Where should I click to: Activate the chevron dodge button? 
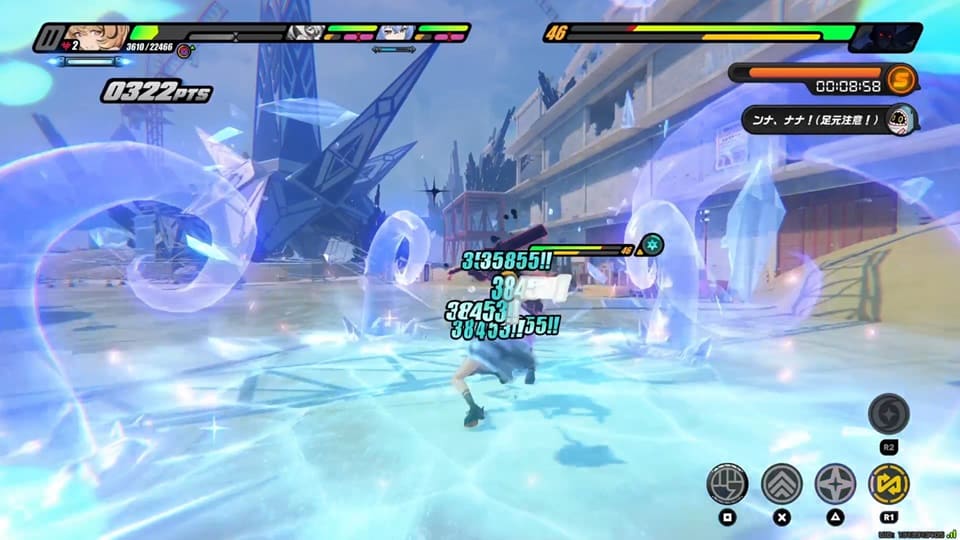(782, 484)
